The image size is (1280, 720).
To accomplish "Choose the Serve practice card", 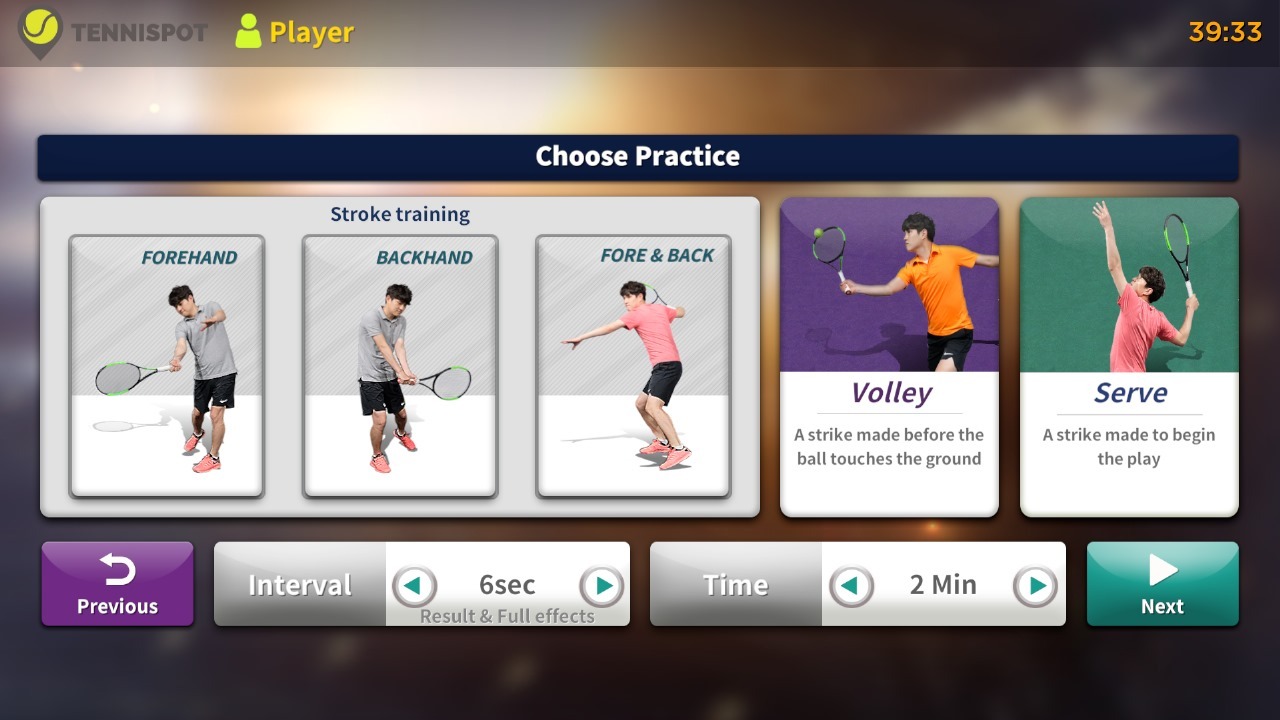I will 1129,357.
